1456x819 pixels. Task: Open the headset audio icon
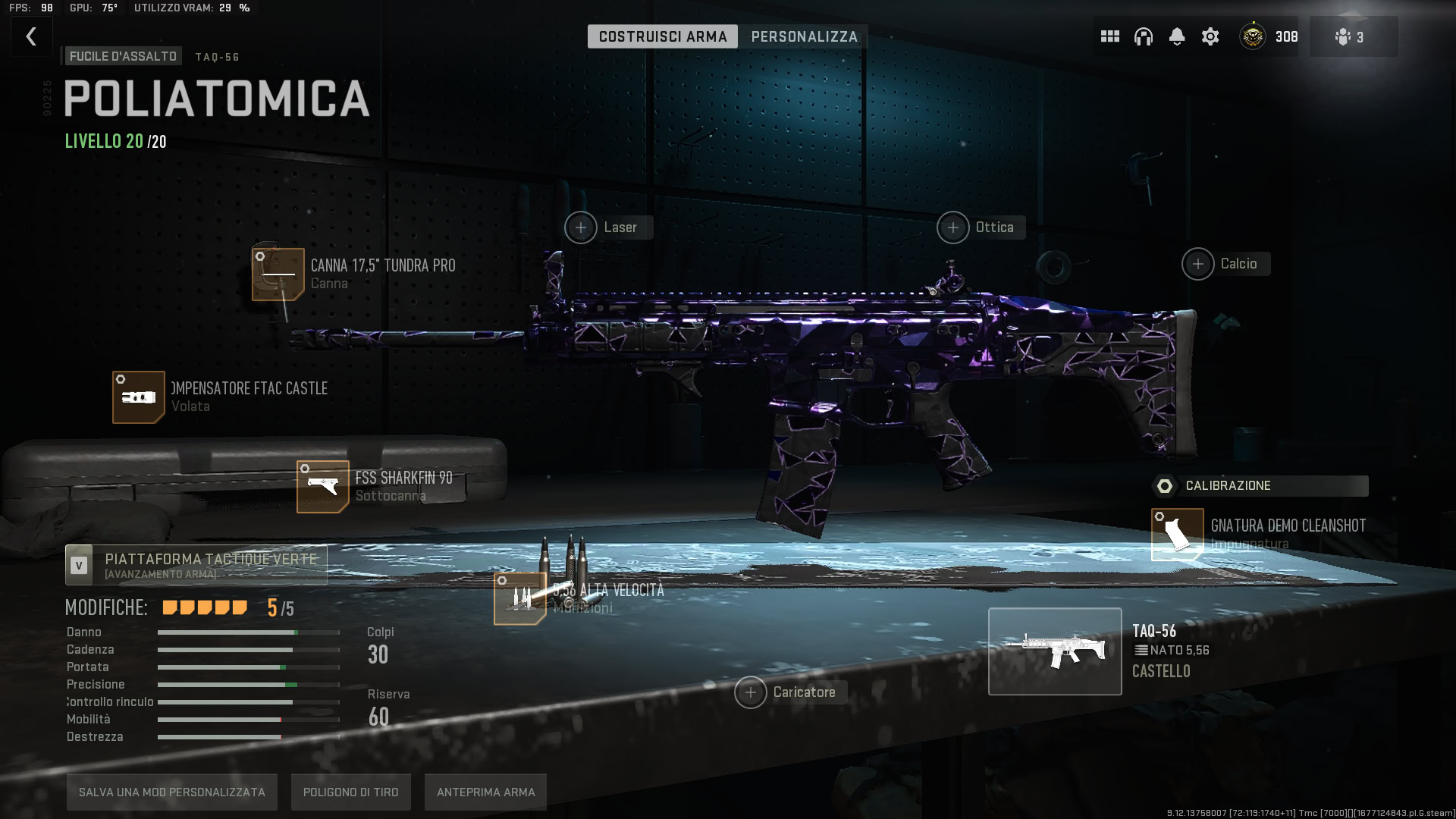coord(1143,36)
